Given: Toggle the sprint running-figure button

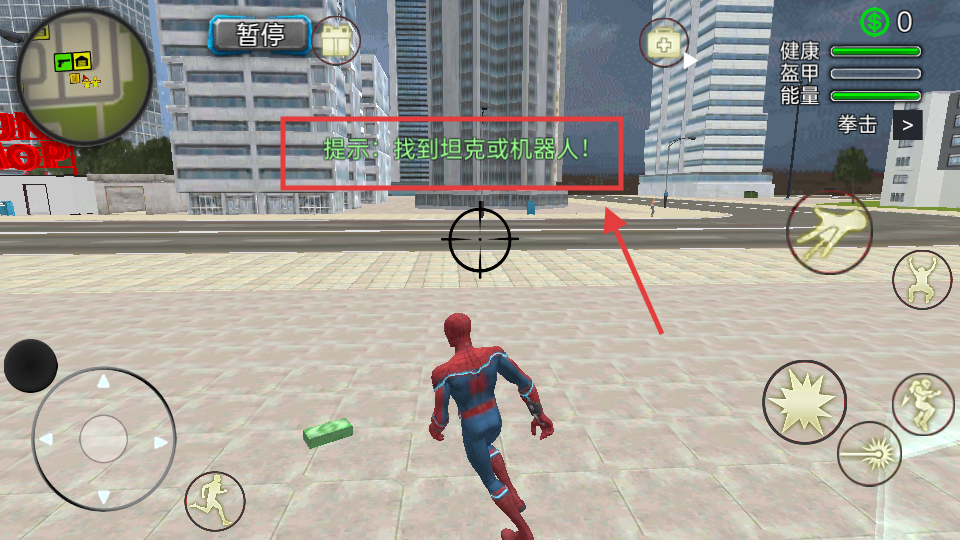Looking at the screenshot, I should (x=214, y=499).
